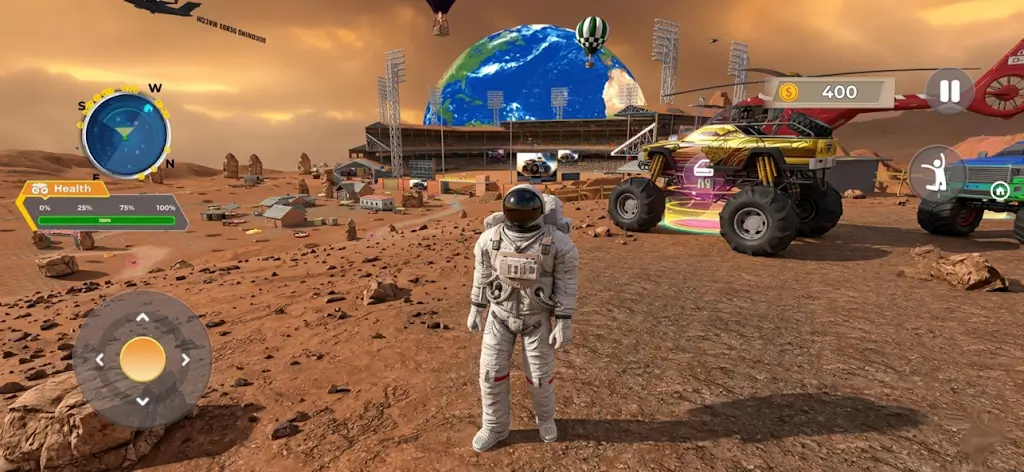The width and height of the screenshot is (1024, 472).
Task: Tap the joystick's left arrow
Action: [x=99, y=360]
